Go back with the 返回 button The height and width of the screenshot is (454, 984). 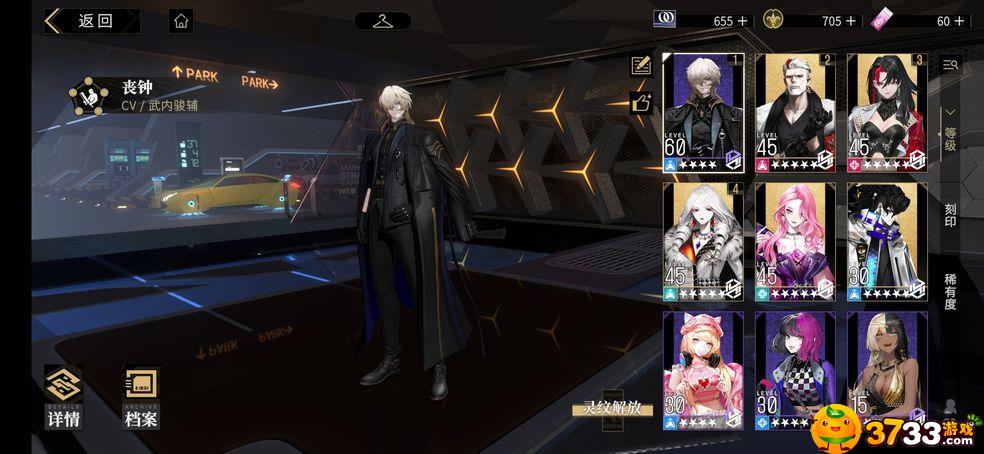click(90, 21)
